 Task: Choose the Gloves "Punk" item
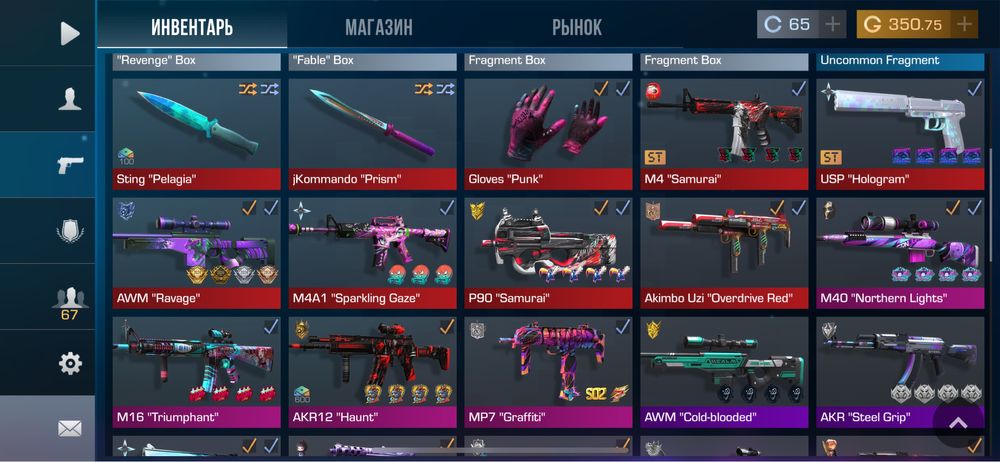pos(548,130)
